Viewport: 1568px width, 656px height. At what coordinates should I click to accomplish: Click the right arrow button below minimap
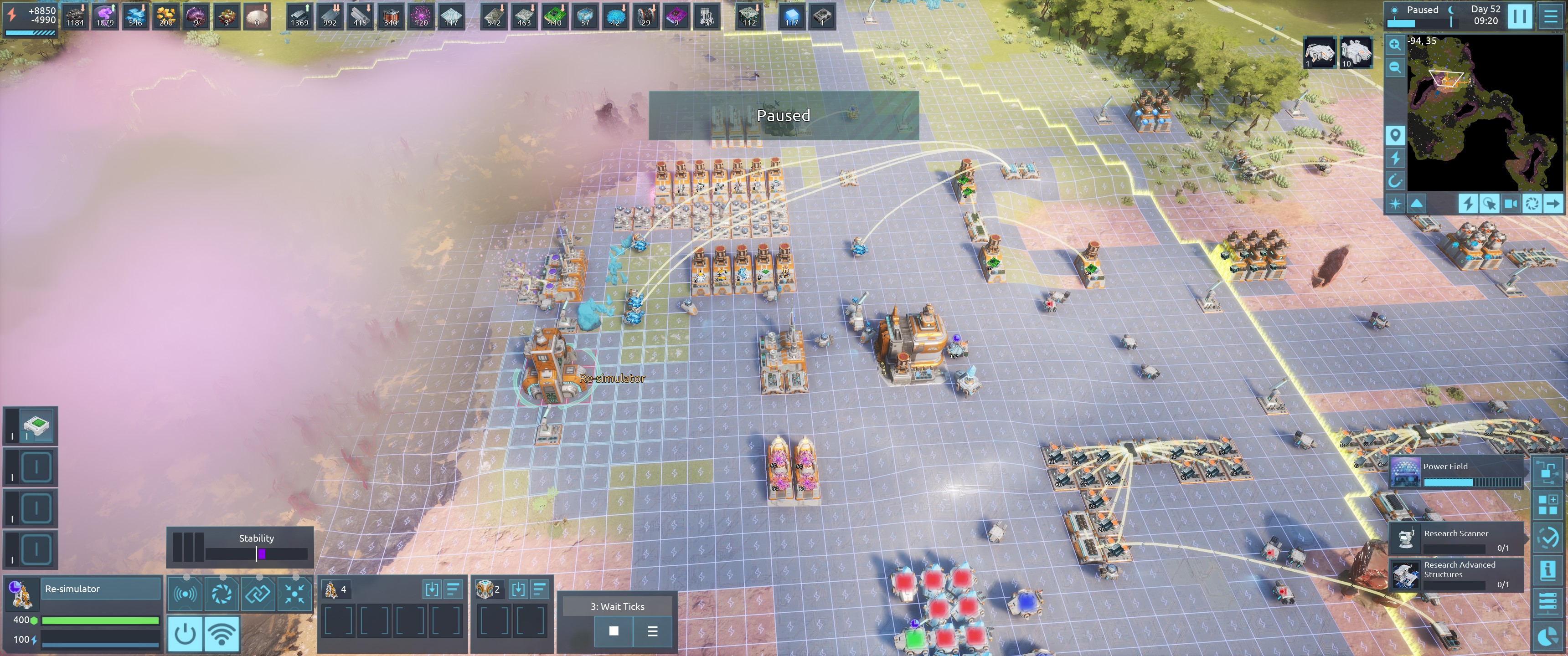click(x=1553, y=203)
